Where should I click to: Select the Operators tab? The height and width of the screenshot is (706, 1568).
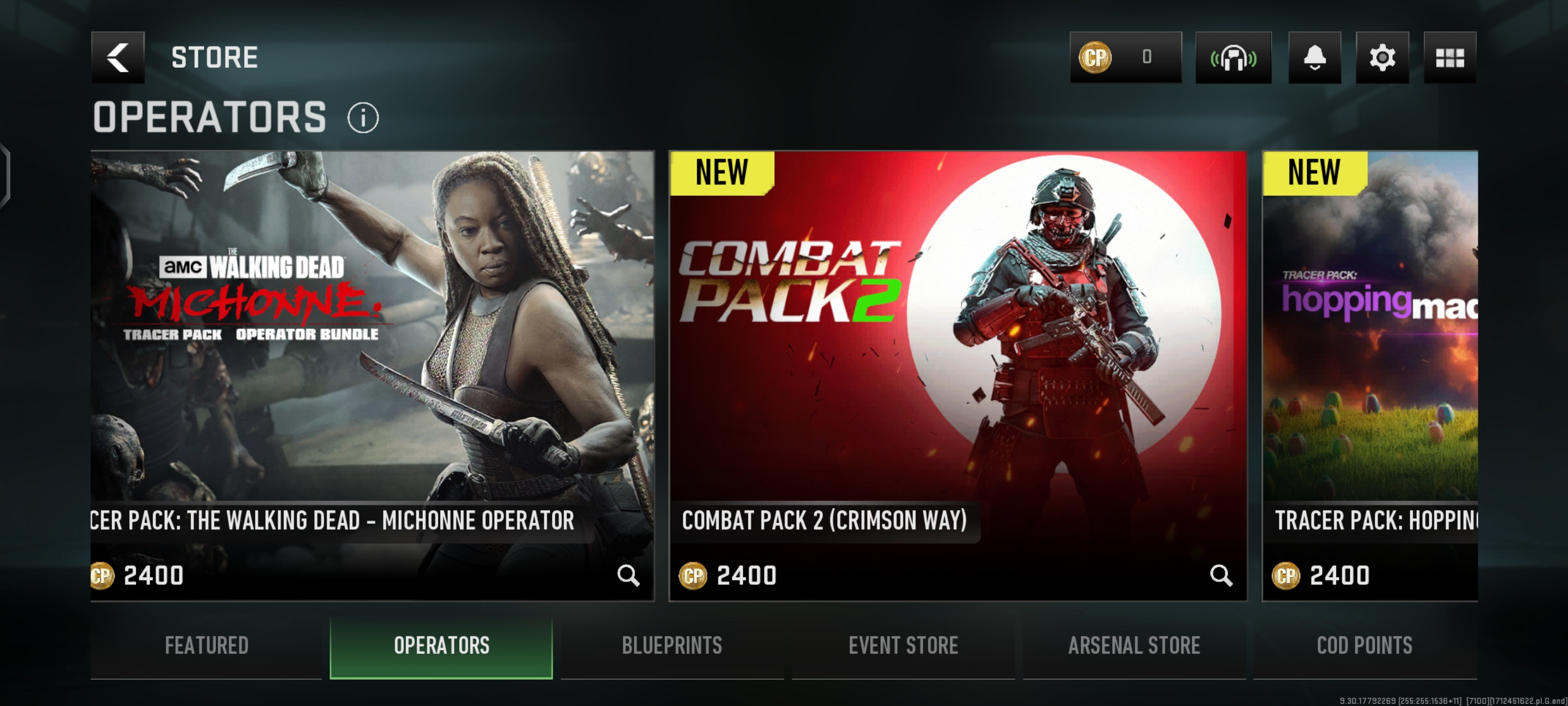click(x=441, y=645)
